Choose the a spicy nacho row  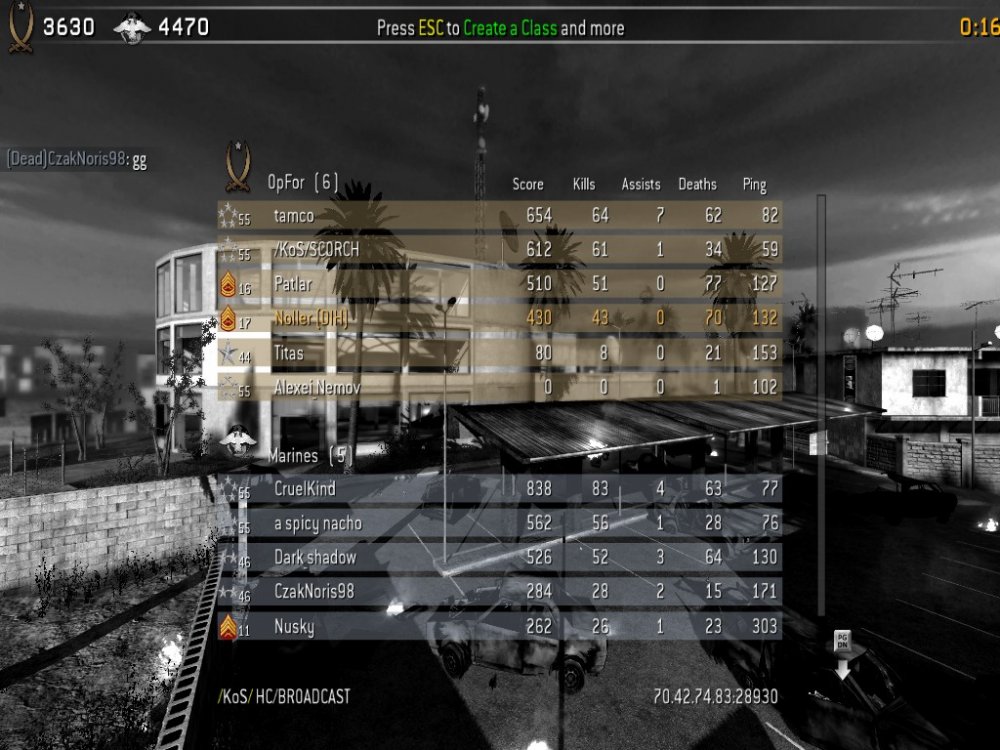tap(500, 523)
